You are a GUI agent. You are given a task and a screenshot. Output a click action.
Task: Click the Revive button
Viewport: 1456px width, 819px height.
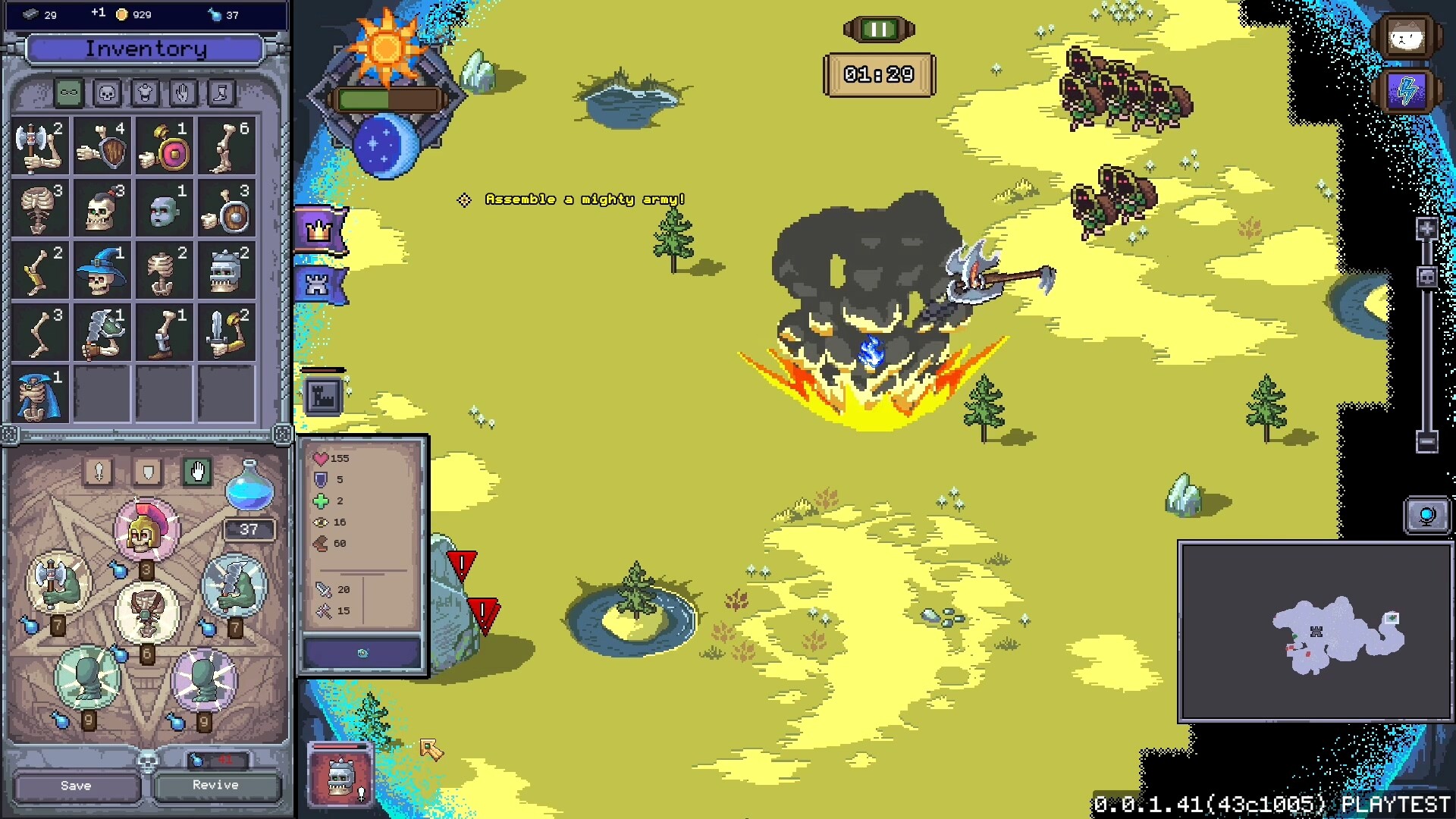(x=216, y=786)
